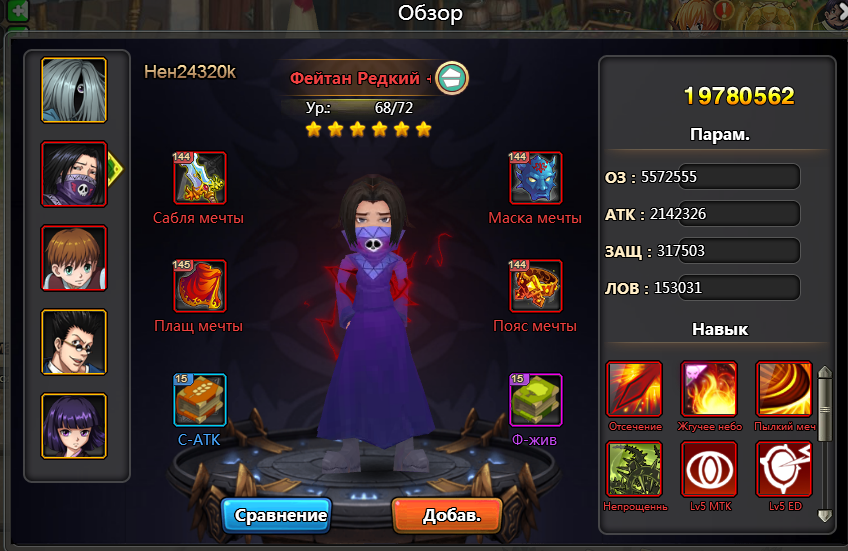Select the Жгучее небо skill icon
848x551 pixels.
pyautogui.click(x=709, y=389)
